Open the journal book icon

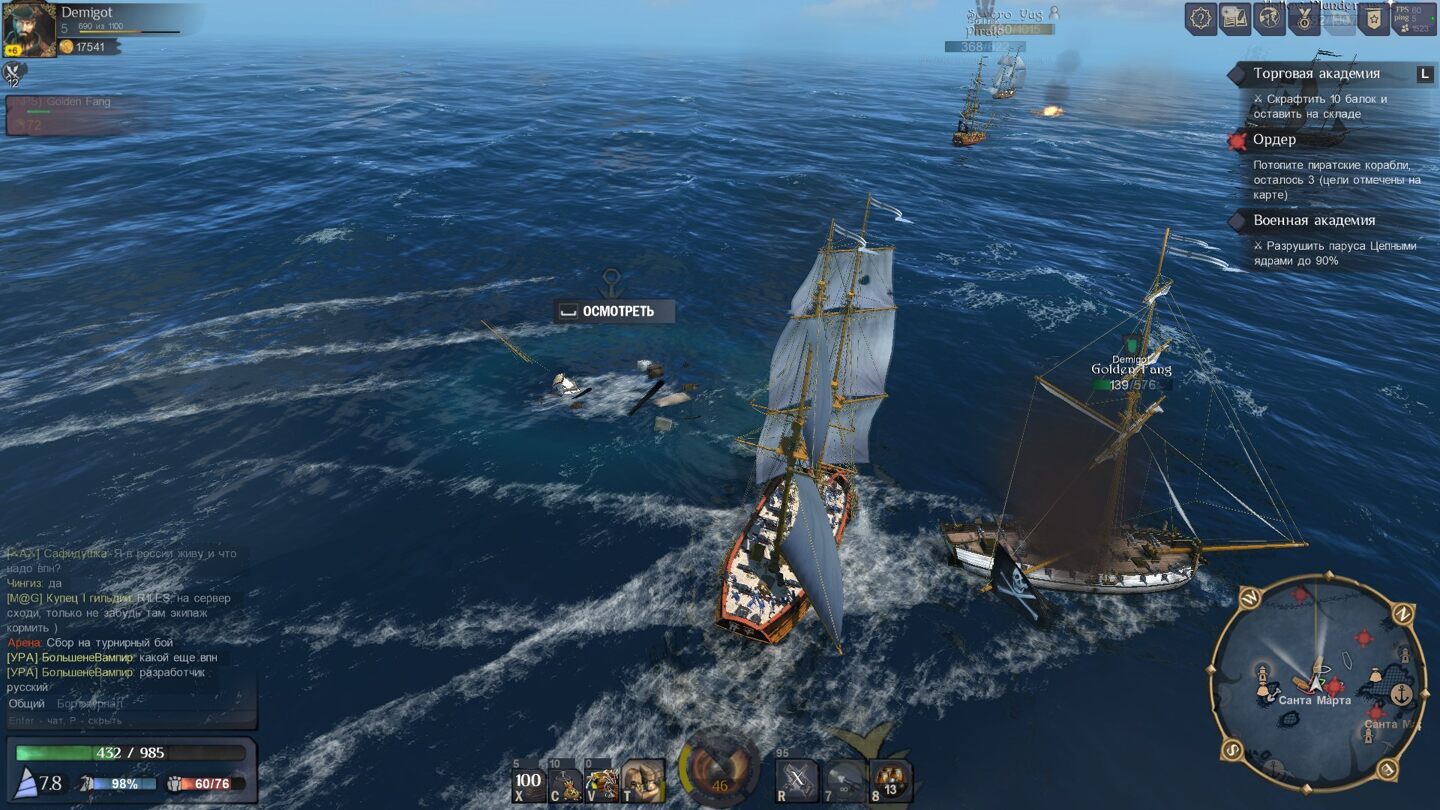tap(1235, 19)
